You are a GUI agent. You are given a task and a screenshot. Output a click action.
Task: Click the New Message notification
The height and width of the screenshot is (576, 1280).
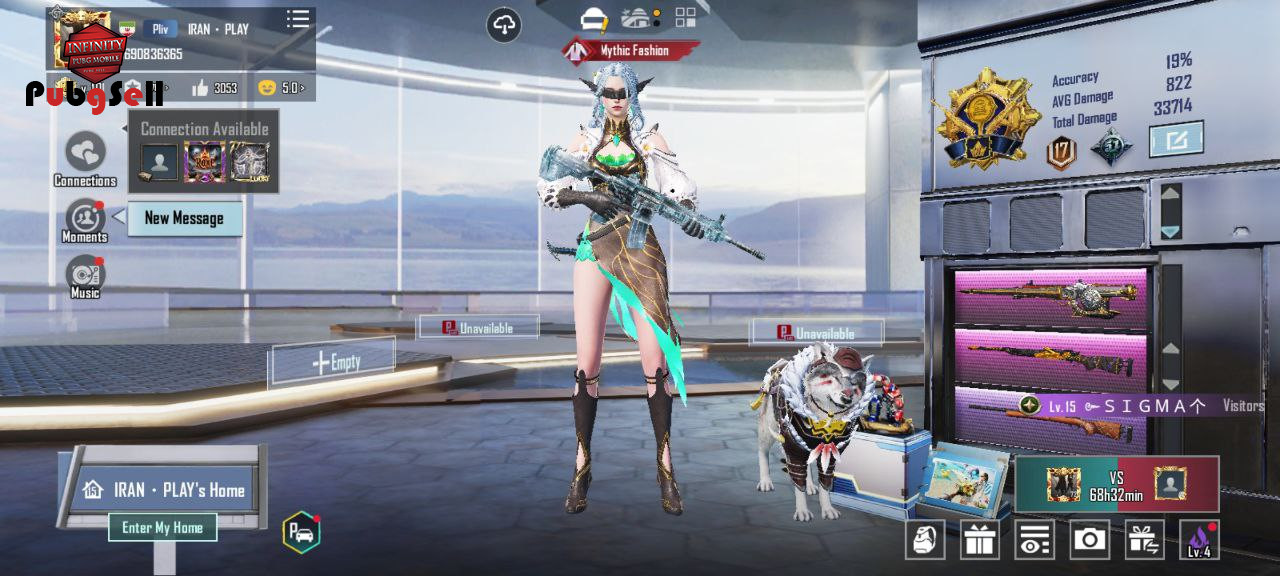pyautogui.click(x=185, y=218)
